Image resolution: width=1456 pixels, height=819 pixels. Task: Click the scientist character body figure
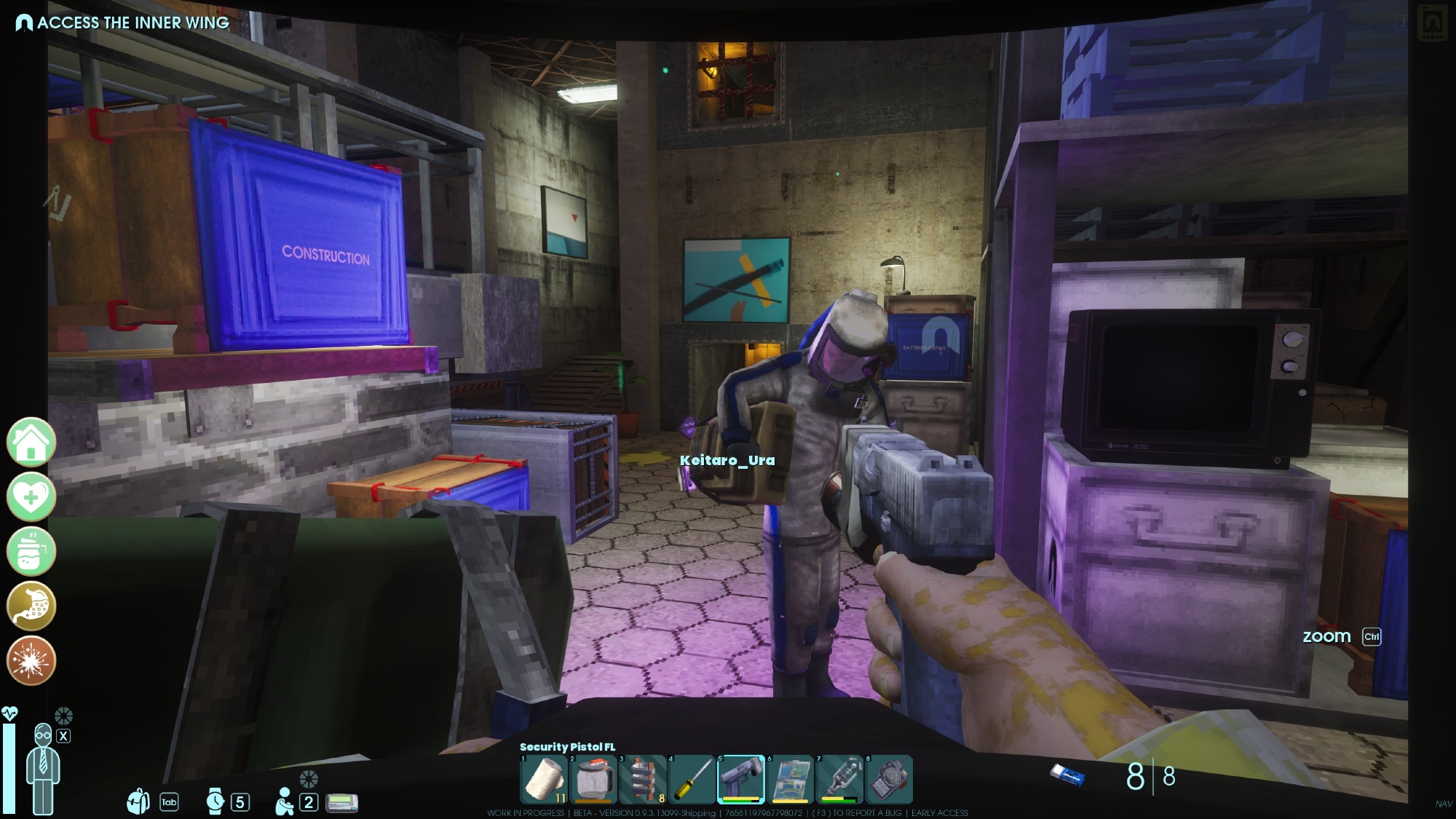tap(43, 770)
